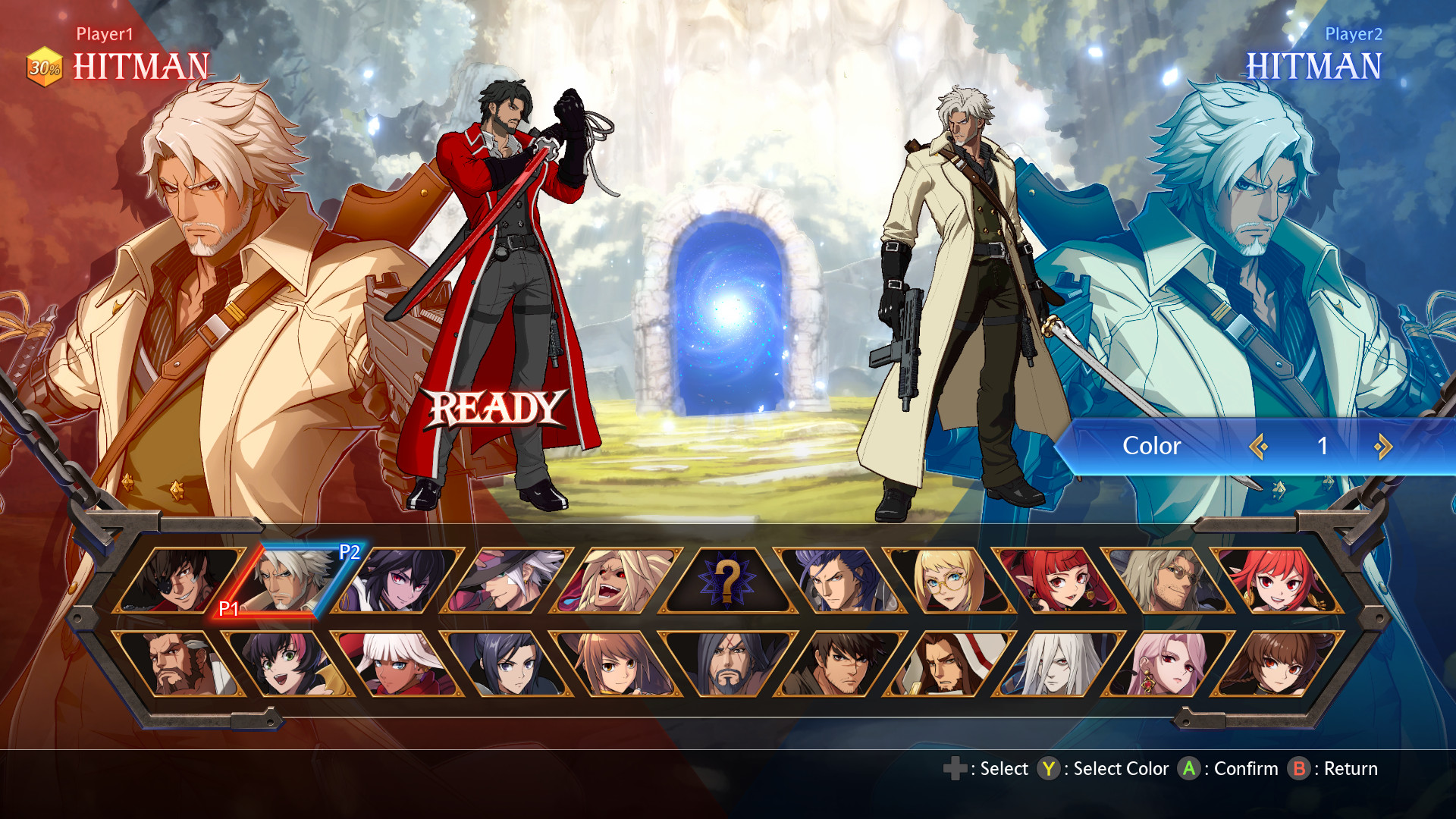
Task: Click the 30% hexagon badge near Player1
Action: click(43, 67)
